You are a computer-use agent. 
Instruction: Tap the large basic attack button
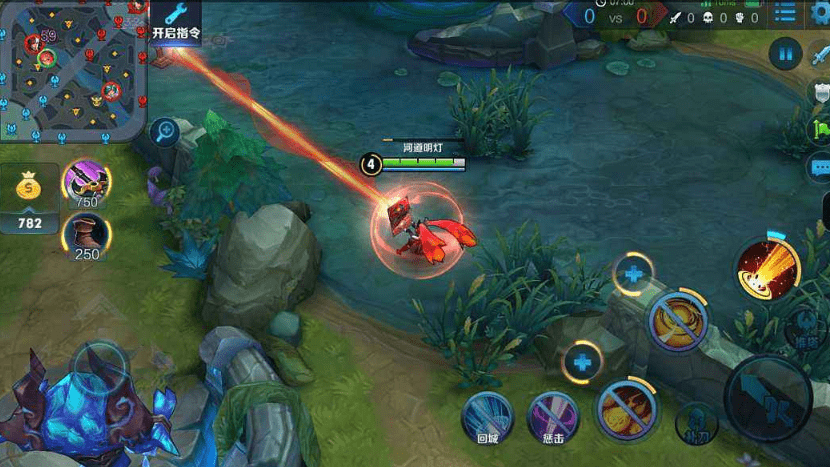pyautogui.click(x=768, y=399)
